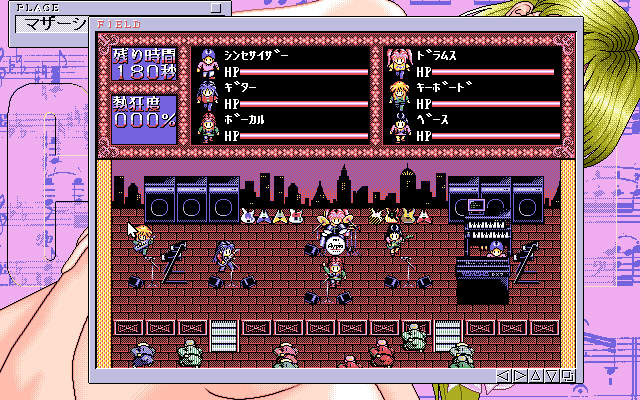Click the up arrow button in window corner
Image resolution: width=640 pixels, height=400 pixels.
pyautogui.click(x=536, y=376)
